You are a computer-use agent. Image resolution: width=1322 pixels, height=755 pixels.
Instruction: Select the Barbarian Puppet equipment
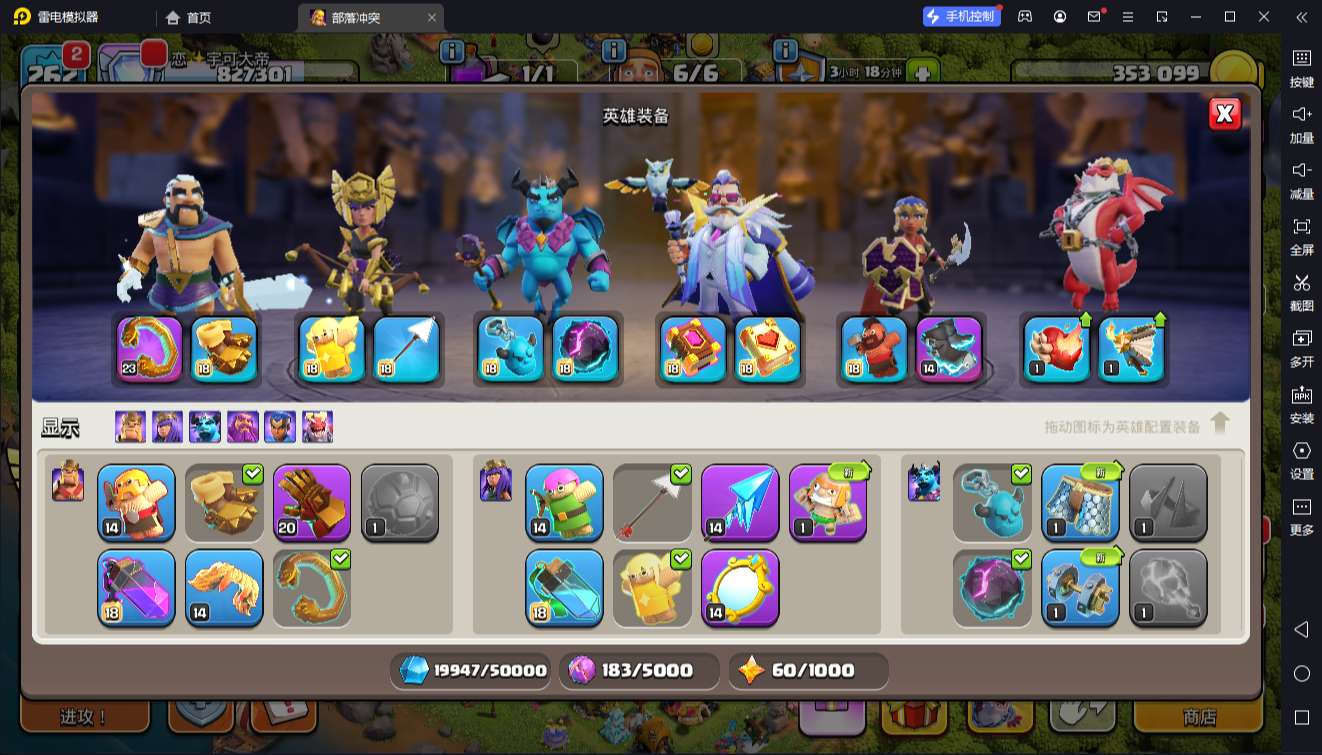click(x=136, y=501)
